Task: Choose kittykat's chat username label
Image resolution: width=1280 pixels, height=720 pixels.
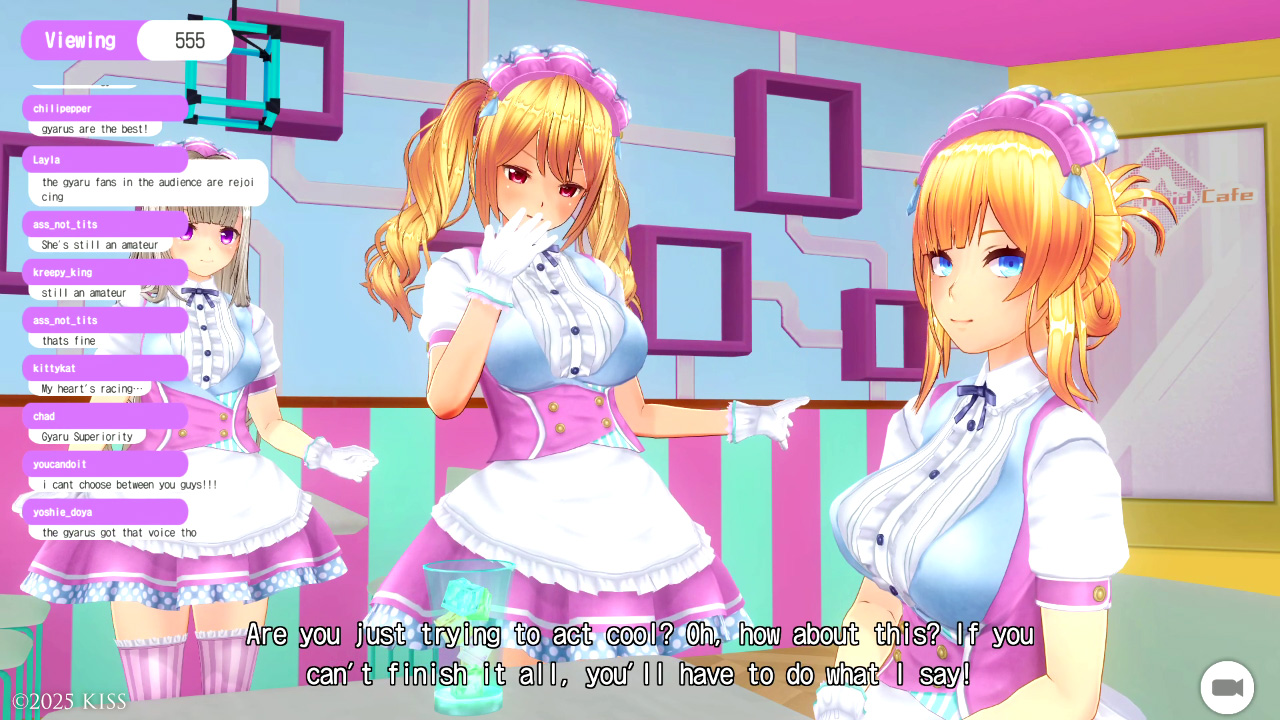Action: click(x=54, y=368)
